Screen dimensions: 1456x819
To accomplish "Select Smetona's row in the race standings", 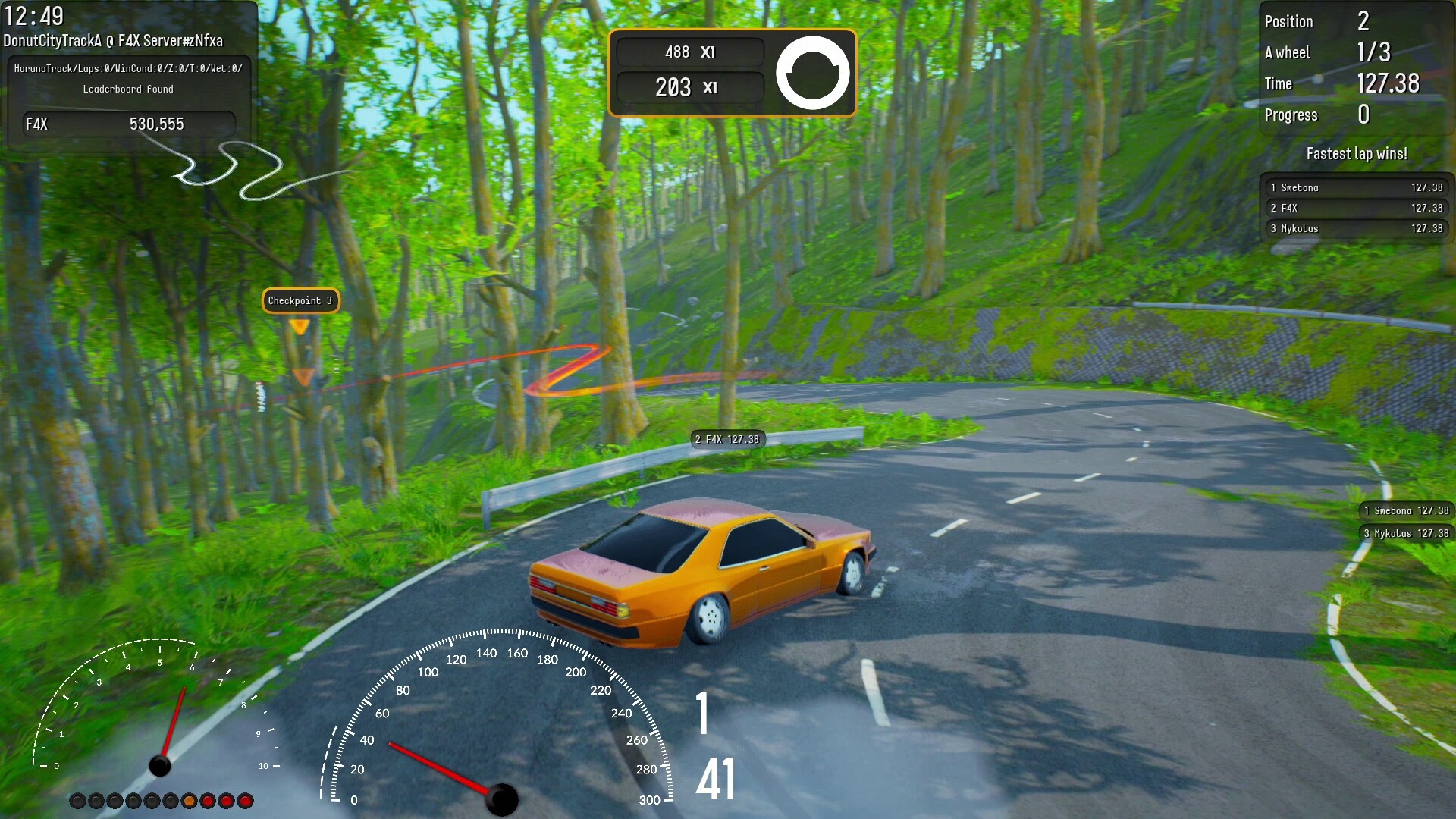I will coord(1356,187).
